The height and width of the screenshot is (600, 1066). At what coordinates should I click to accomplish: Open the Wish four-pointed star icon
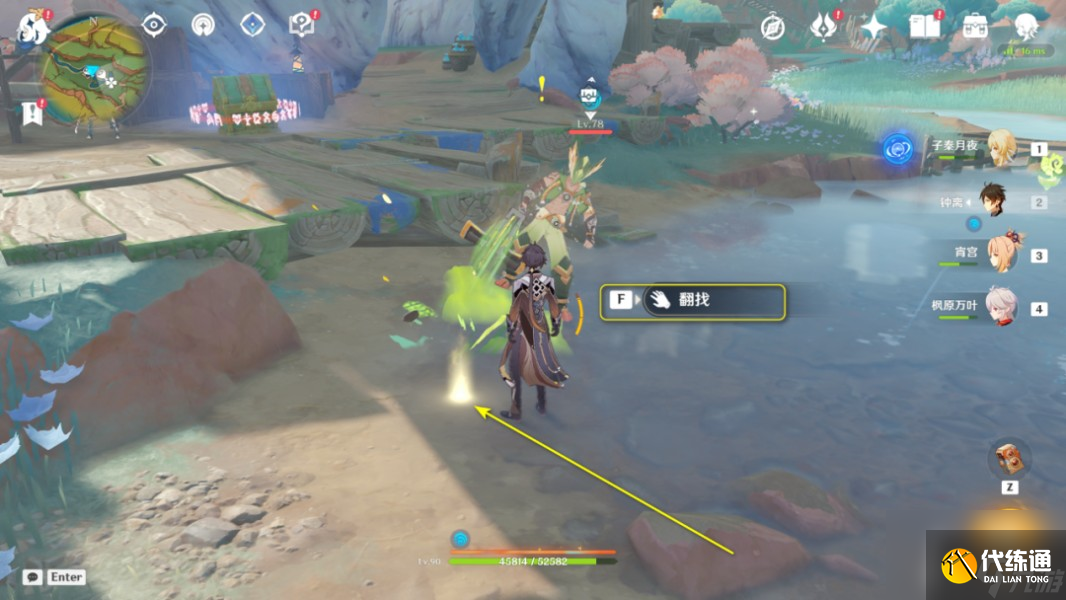874,27
